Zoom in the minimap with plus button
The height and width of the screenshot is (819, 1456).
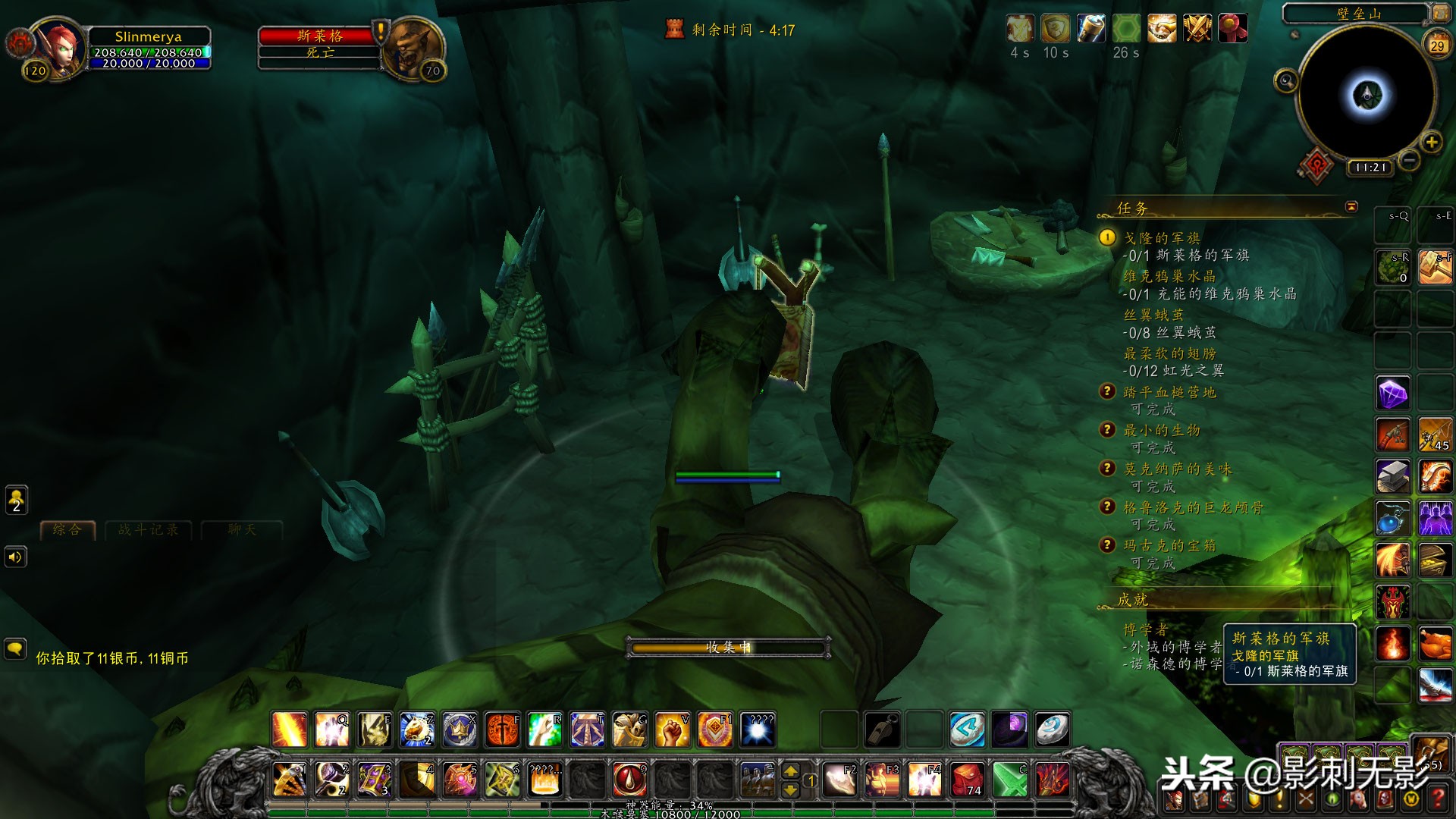[1431, 142]
